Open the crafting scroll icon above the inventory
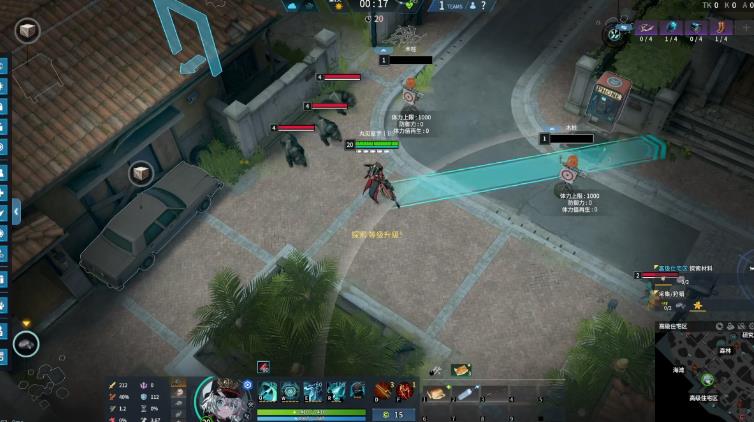The height and width of the screenshot is (422, 754). coord(460,370)
